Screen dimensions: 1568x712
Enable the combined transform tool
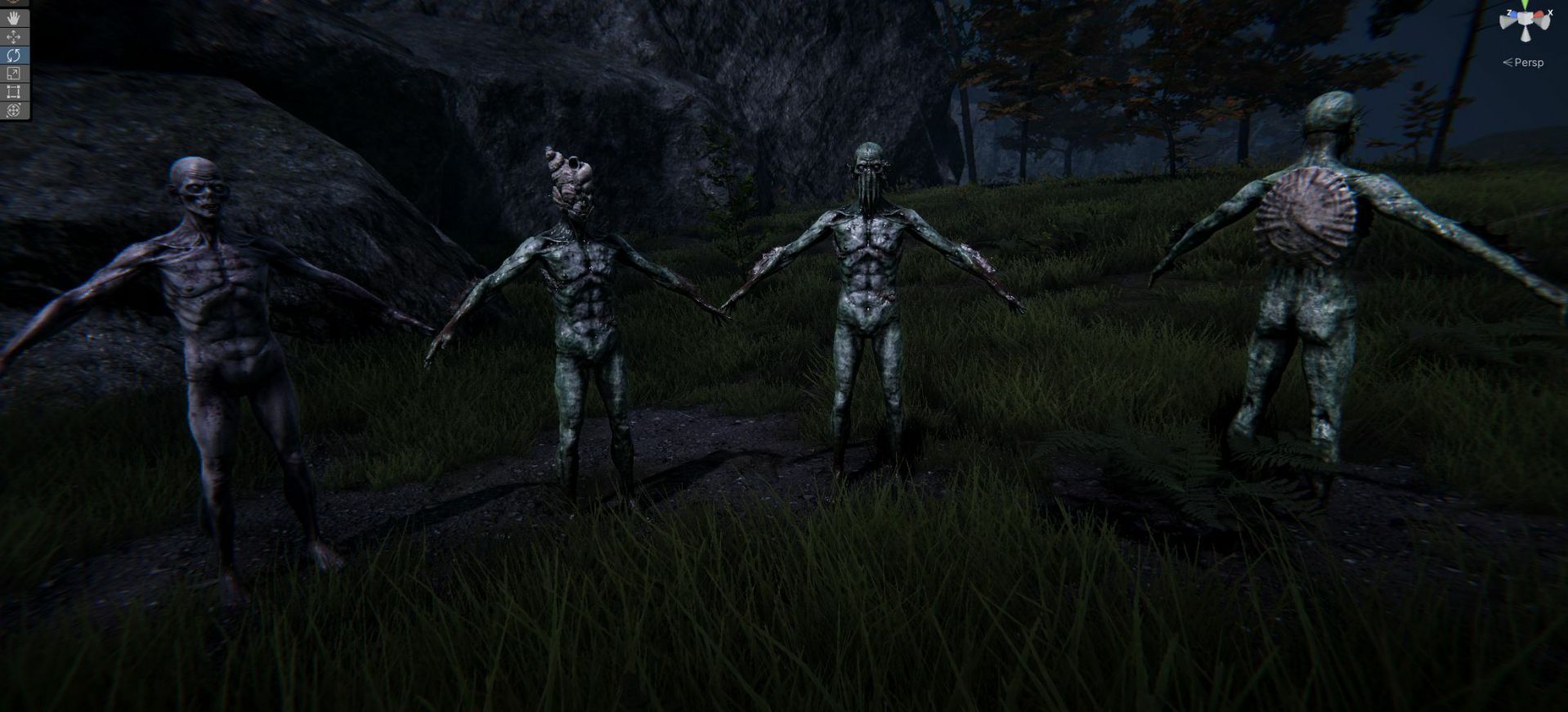coord(14,110)
